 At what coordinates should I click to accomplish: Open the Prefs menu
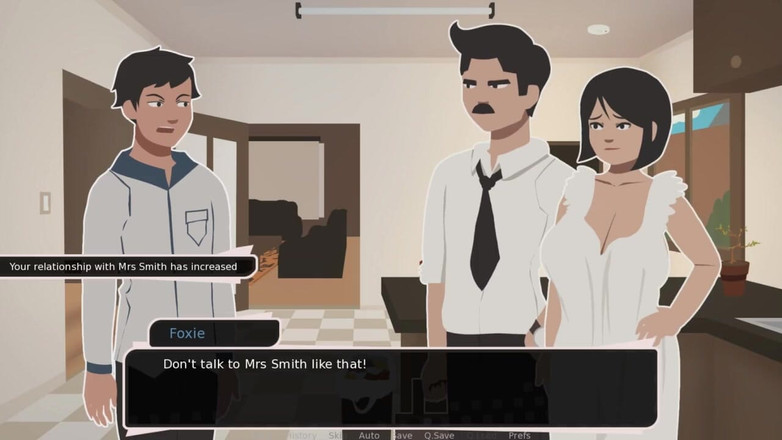(x=519, y=435)
